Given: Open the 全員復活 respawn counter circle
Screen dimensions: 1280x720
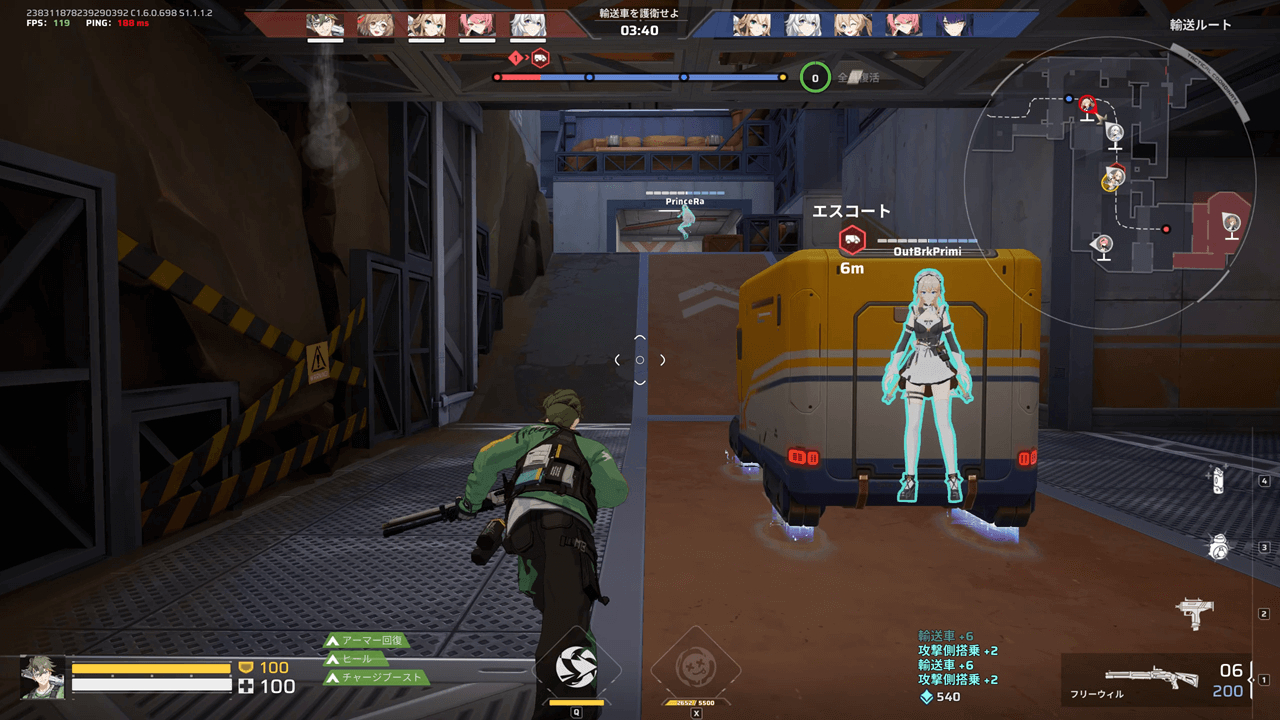Looking at the screenshot, I should click(814, 77).
